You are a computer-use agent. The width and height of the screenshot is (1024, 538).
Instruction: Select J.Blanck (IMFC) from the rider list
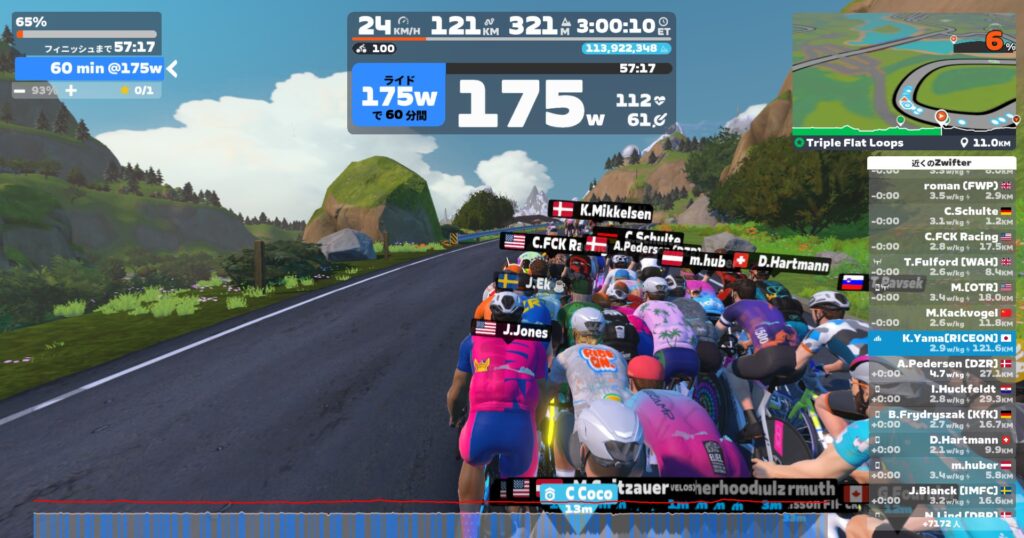941,495
